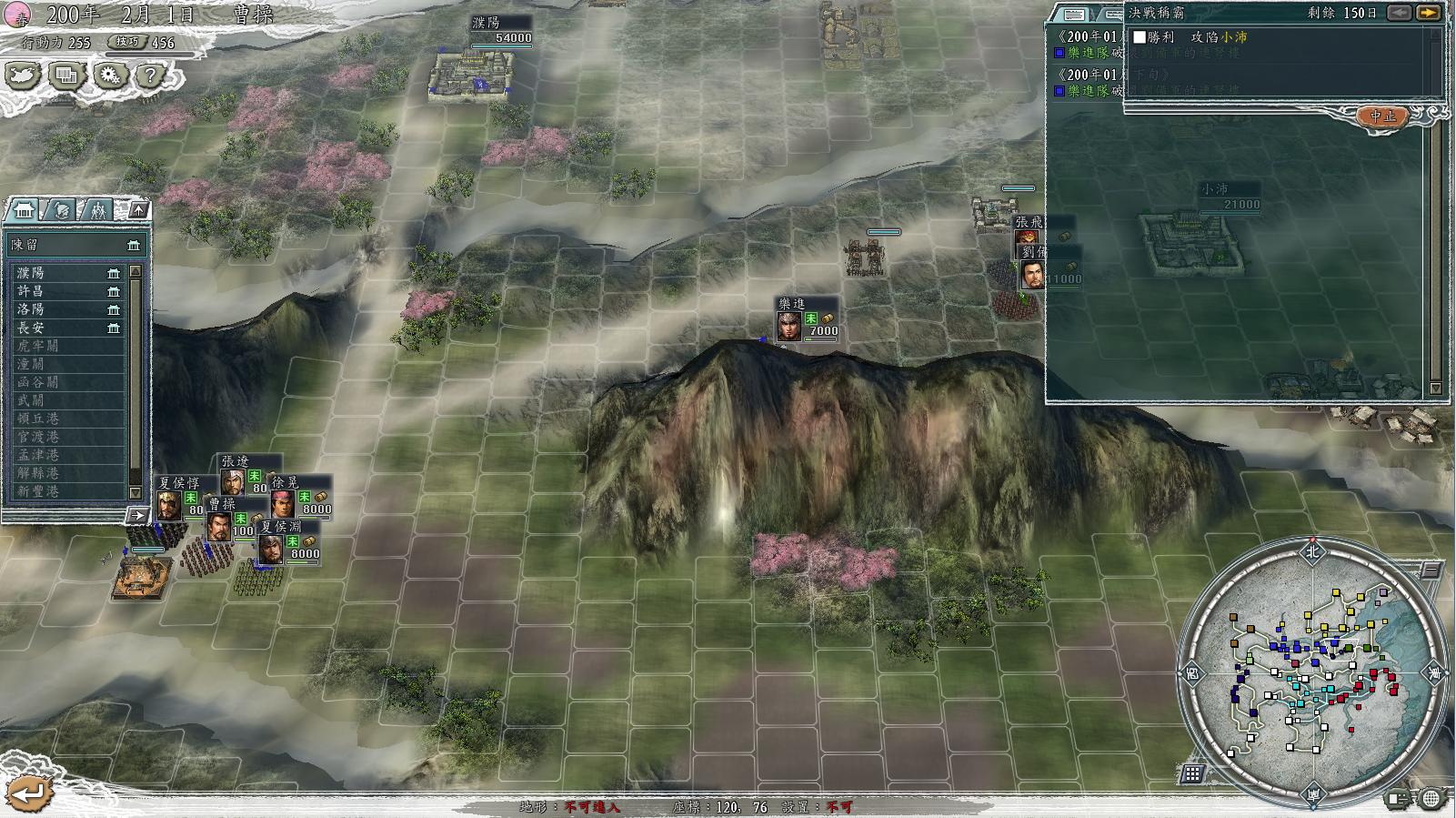Click the 中止 abort button

coord(1381,116)
